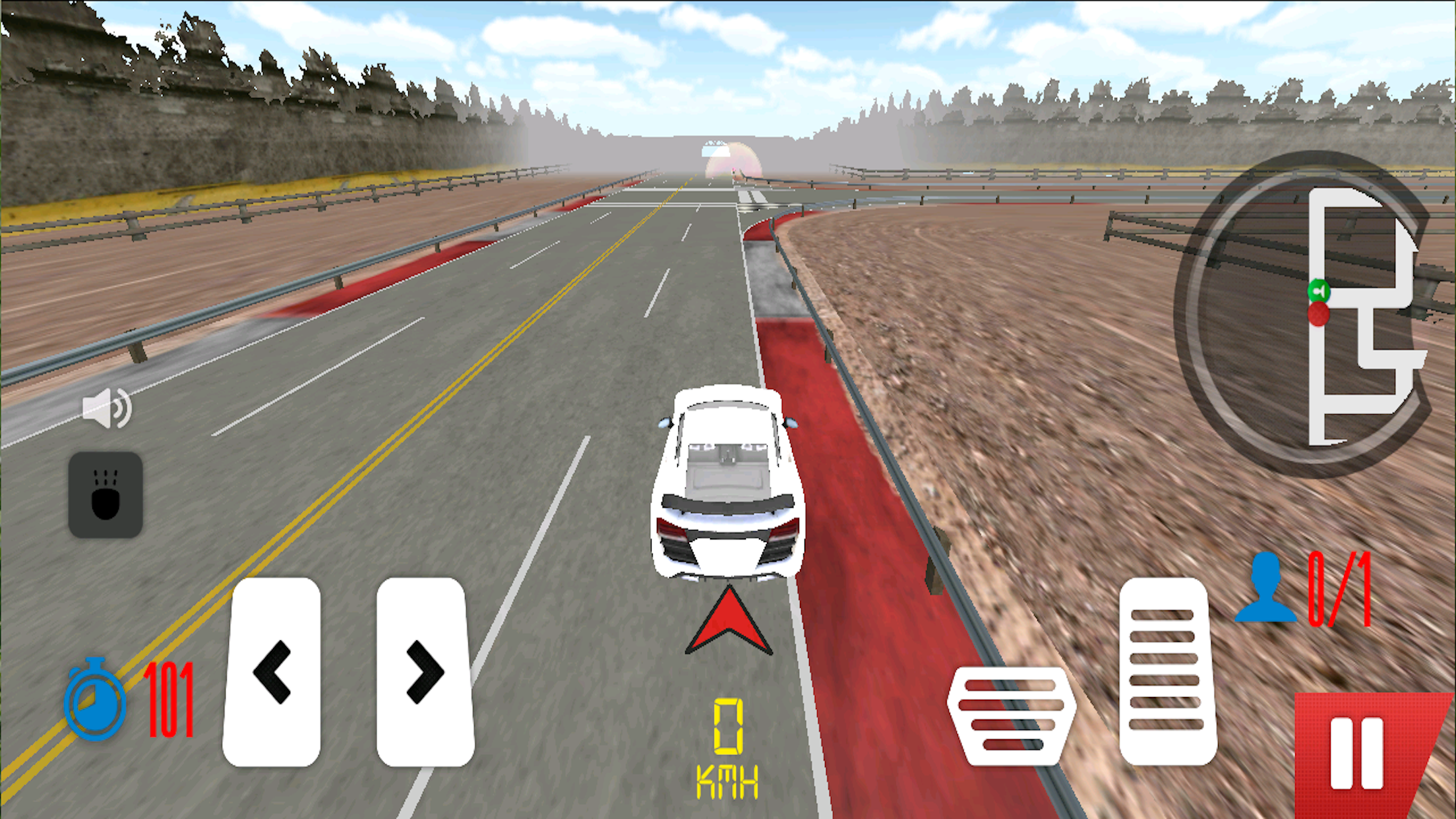Viewport: 1456px width, 819px height.
Task: Activate the gear shifter button
Action: tap(106, 495)
